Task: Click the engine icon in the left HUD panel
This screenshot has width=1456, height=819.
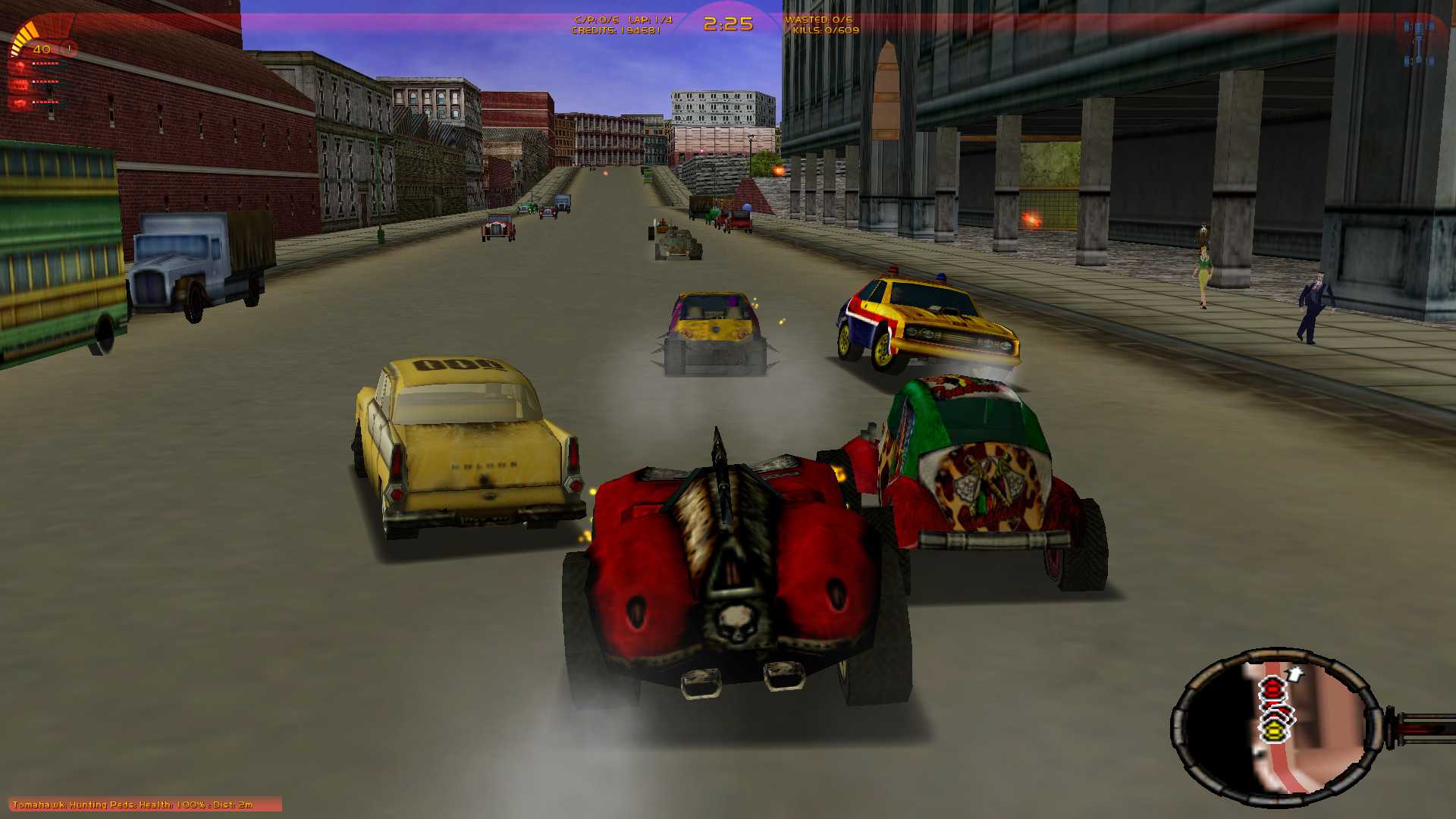Action: 20,85
